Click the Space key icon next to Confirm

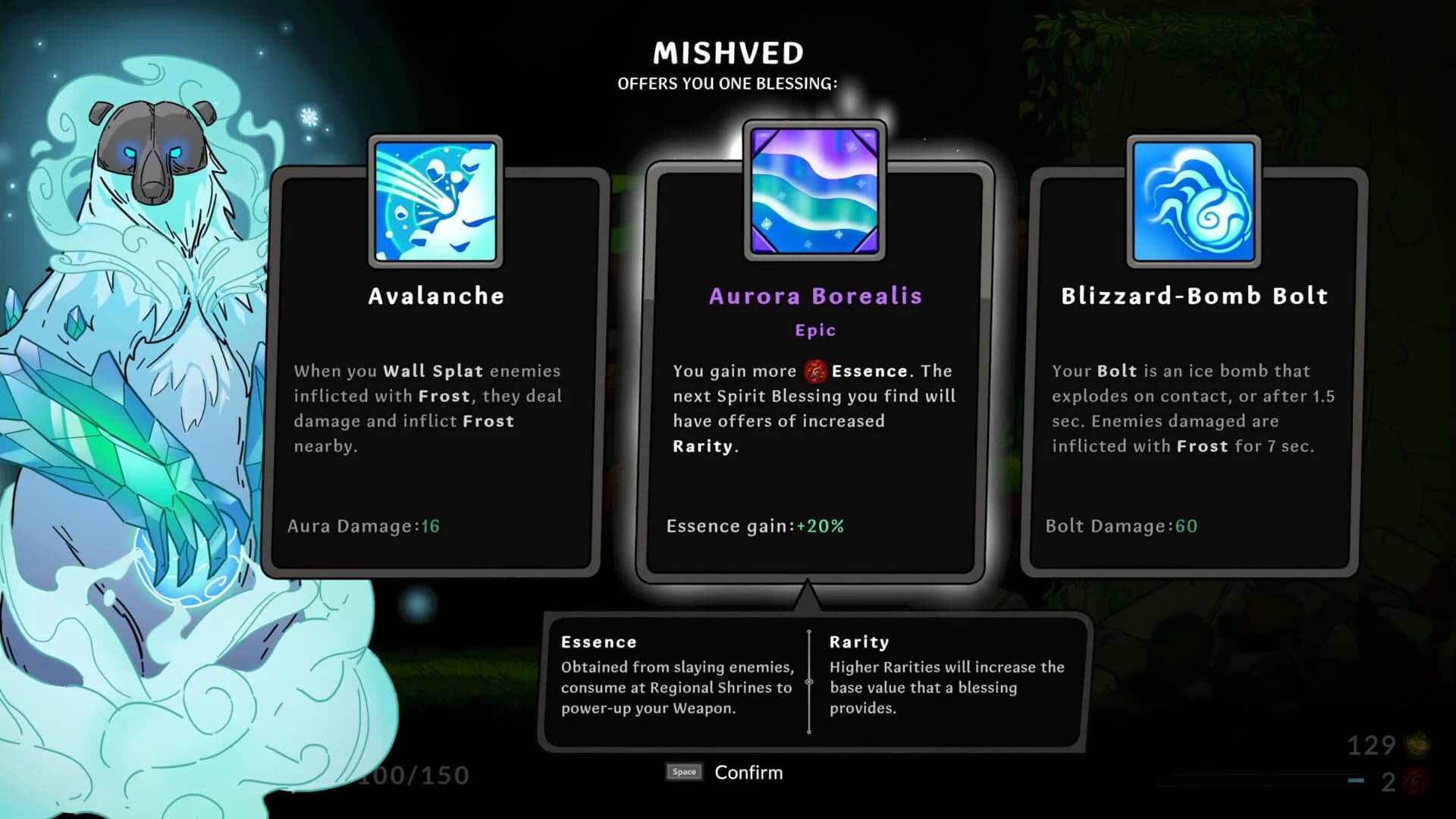(x=683, y=772)
